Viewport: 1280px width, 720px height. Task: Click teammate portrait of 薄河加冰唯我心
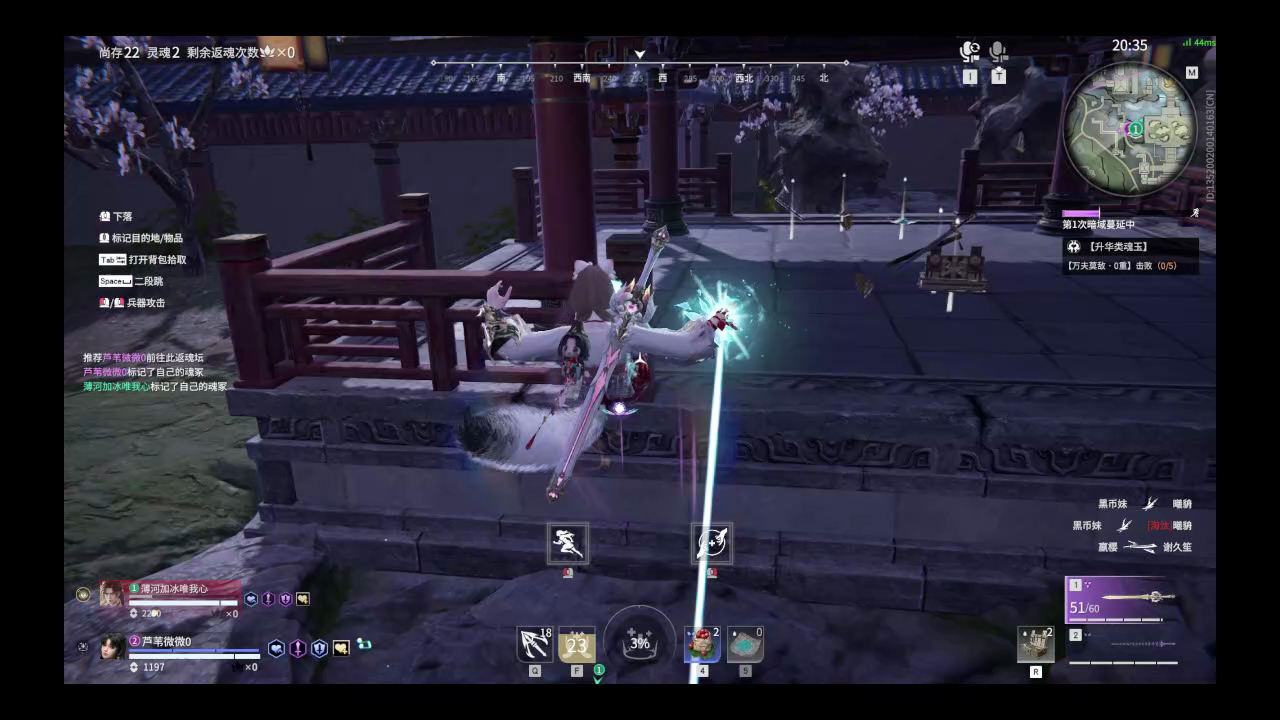[x=110, y=592]
